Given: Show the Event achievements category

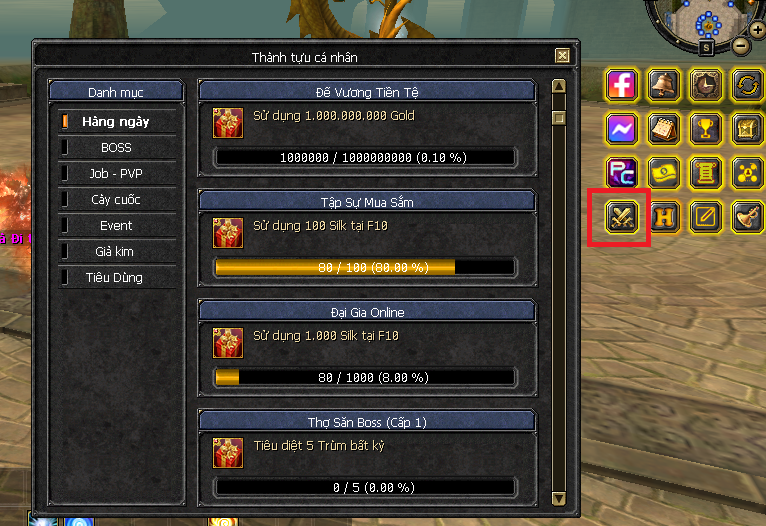Looking at the screenshot, I should pos(116,226).
